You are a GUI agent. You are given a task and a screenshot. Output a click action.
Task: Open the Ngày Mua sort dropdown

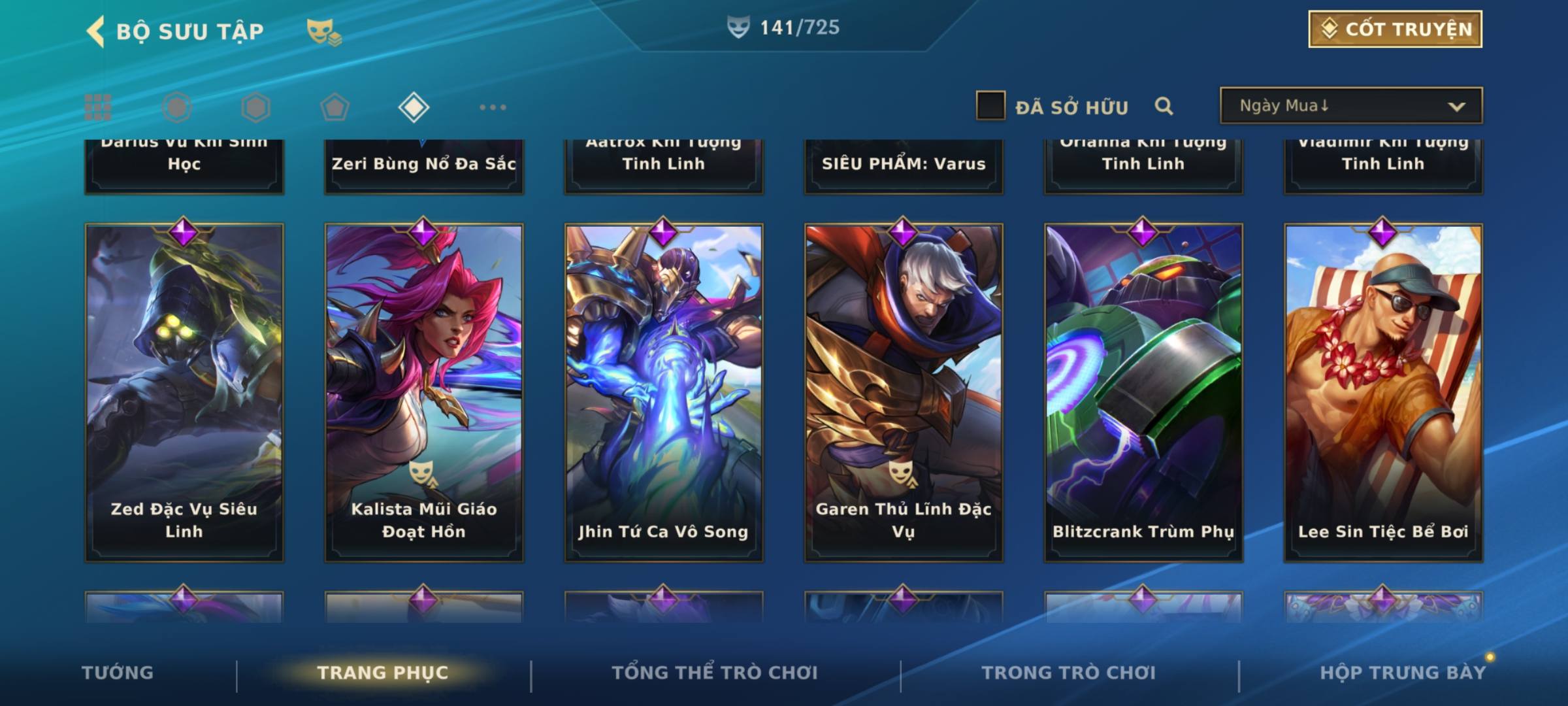click(1350, 106)
